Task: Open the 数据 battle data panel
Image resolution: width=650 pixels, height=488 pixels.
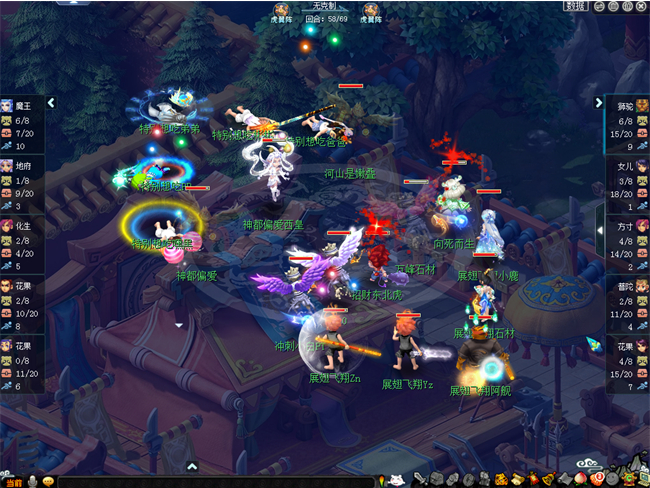Action: (x=574, y=6)
